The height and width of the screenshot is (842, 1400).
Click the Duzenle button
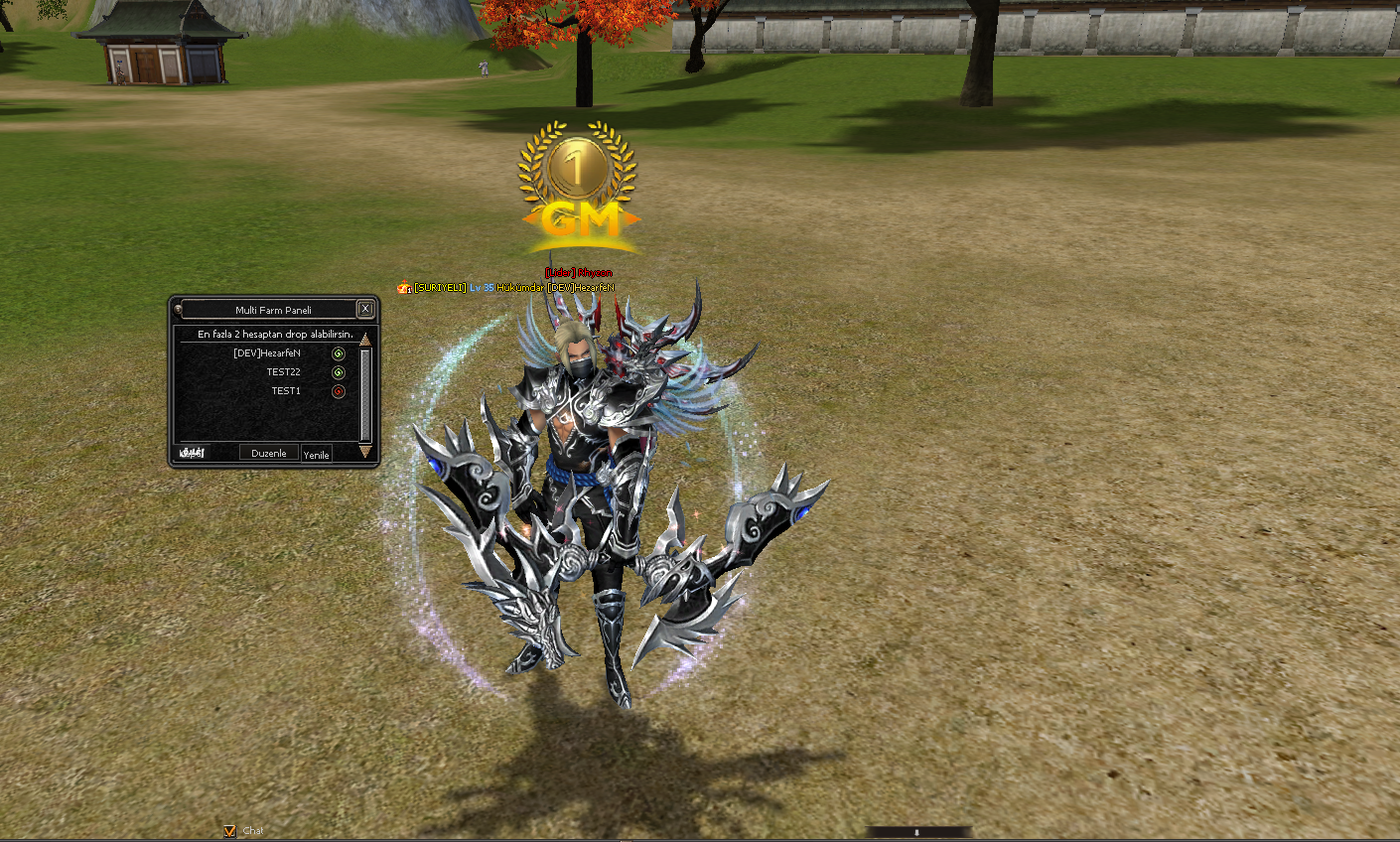(268, 453)
